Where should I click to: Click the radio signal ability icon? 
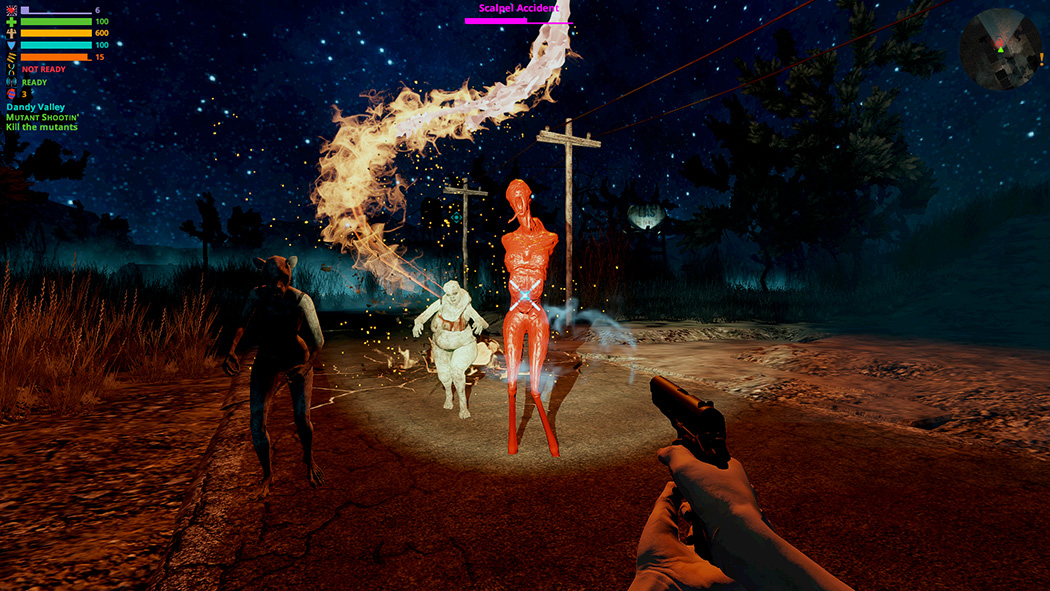[x=11, y=82]
